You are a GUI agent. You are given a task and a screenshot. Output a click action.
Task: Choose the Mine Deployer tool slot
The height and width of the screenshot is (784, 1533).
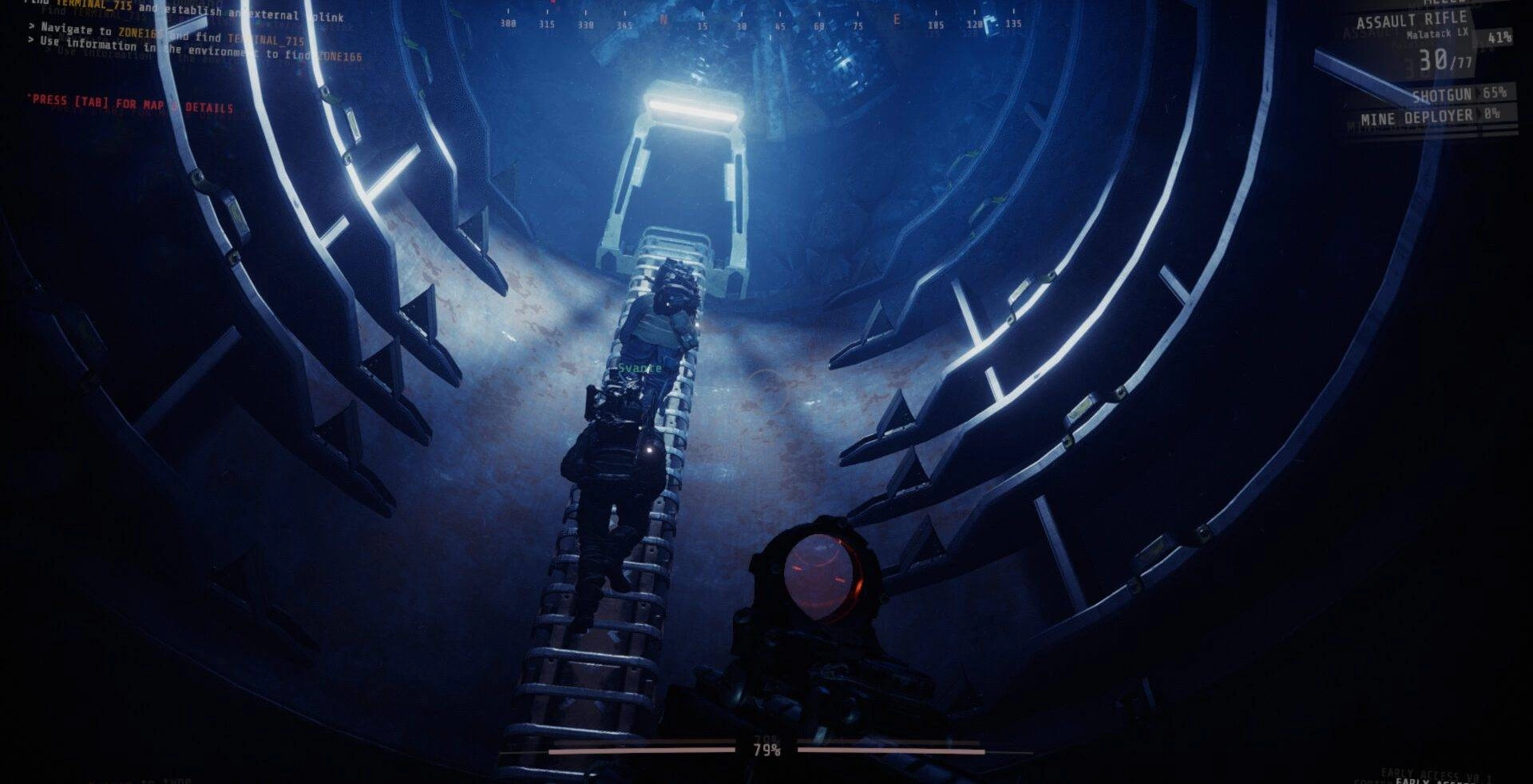[x=1417, y=118]
